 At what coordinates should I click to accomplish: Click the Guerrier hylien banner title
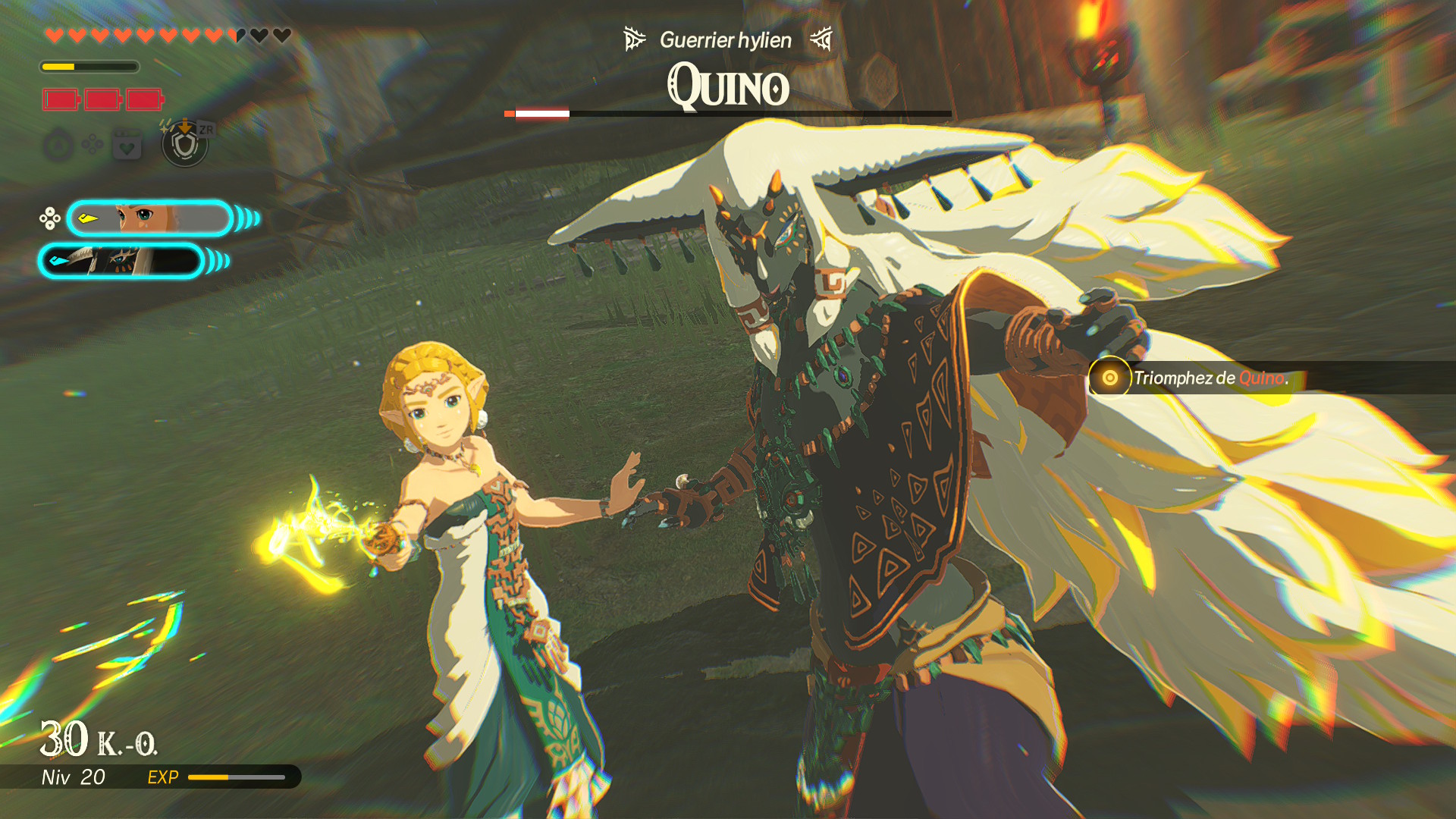tap(724, 39)
